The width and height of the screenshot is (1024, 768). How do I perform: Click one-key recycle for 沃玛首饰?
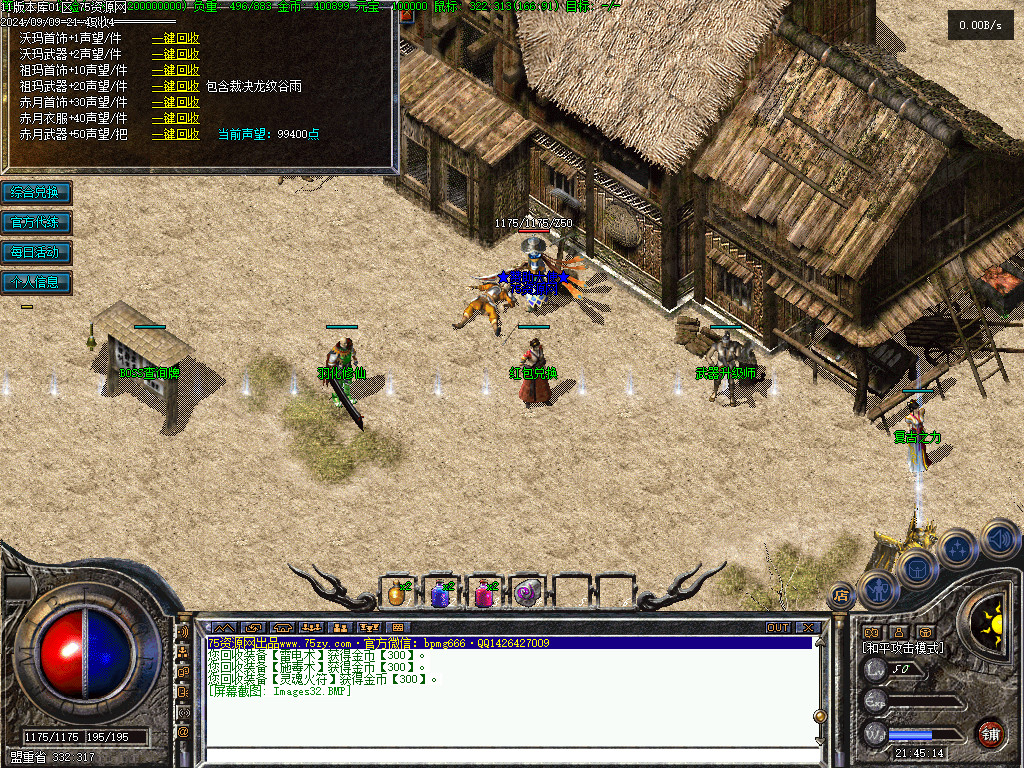(x=176, y=38)
